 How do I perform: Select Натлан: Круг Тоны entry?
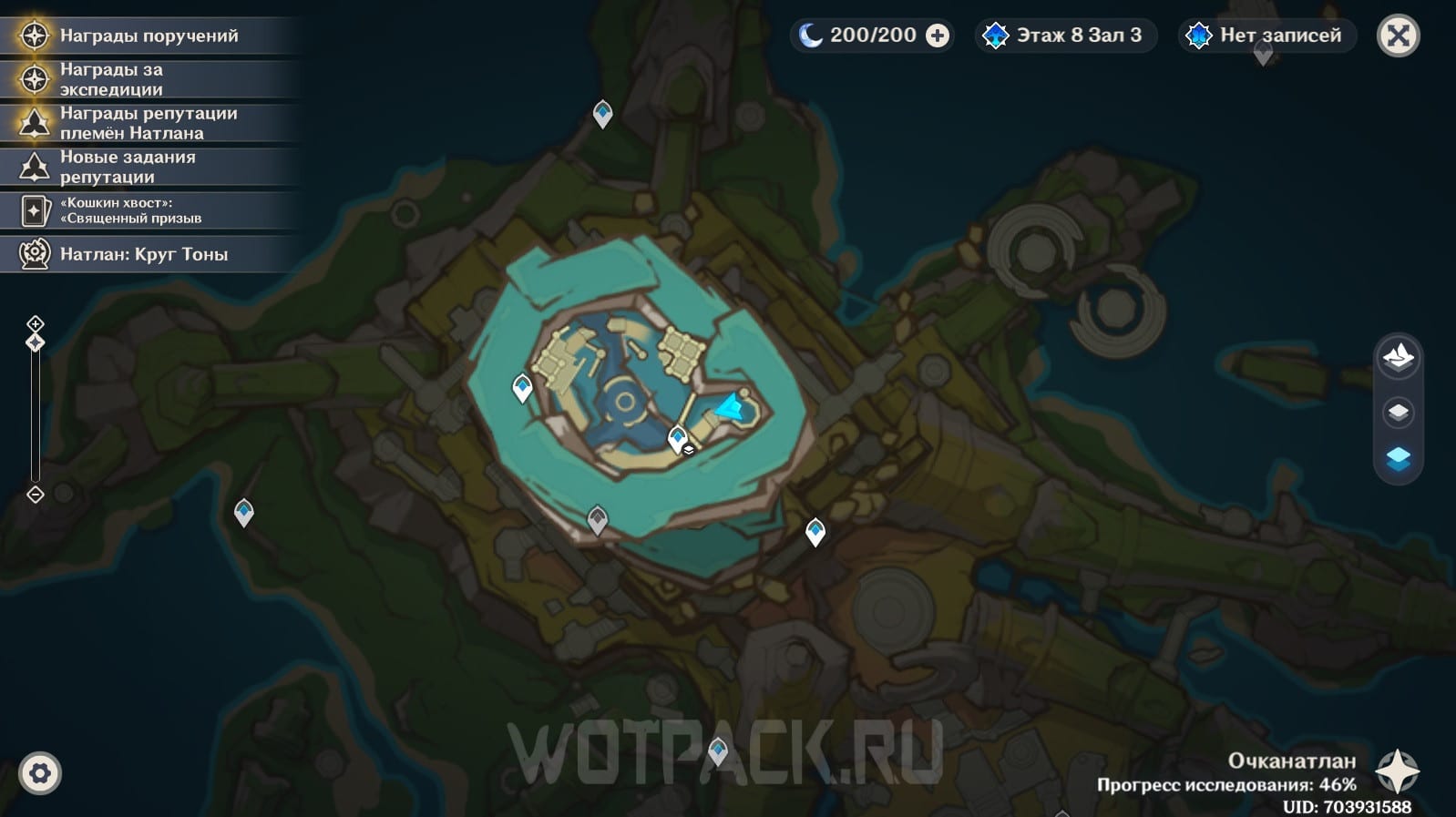tap(146, 254)
